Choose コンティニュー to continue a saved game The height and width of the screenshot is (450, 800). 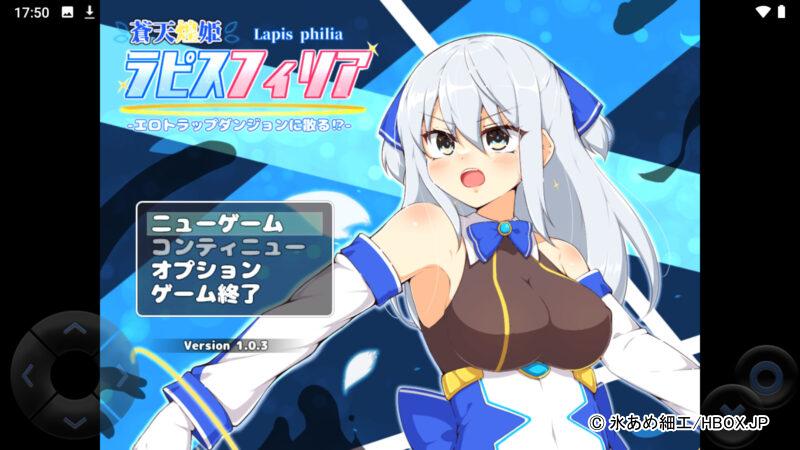(228, 247)
